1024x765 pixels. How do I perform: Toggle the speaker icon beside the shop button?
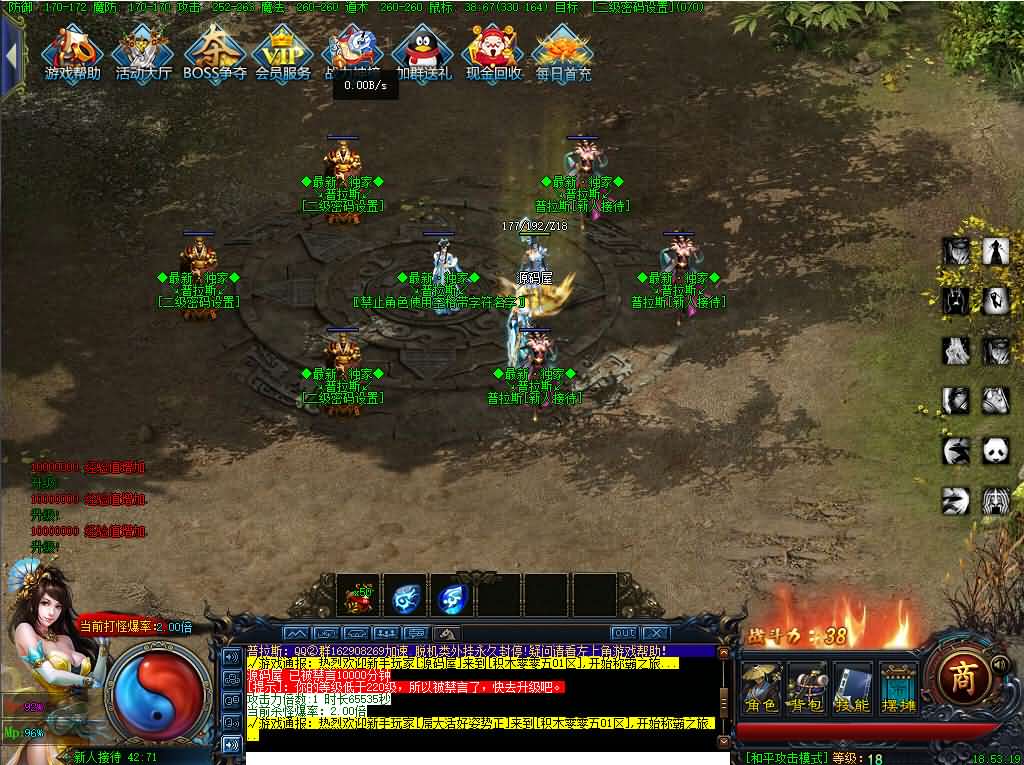[1000, 663]
